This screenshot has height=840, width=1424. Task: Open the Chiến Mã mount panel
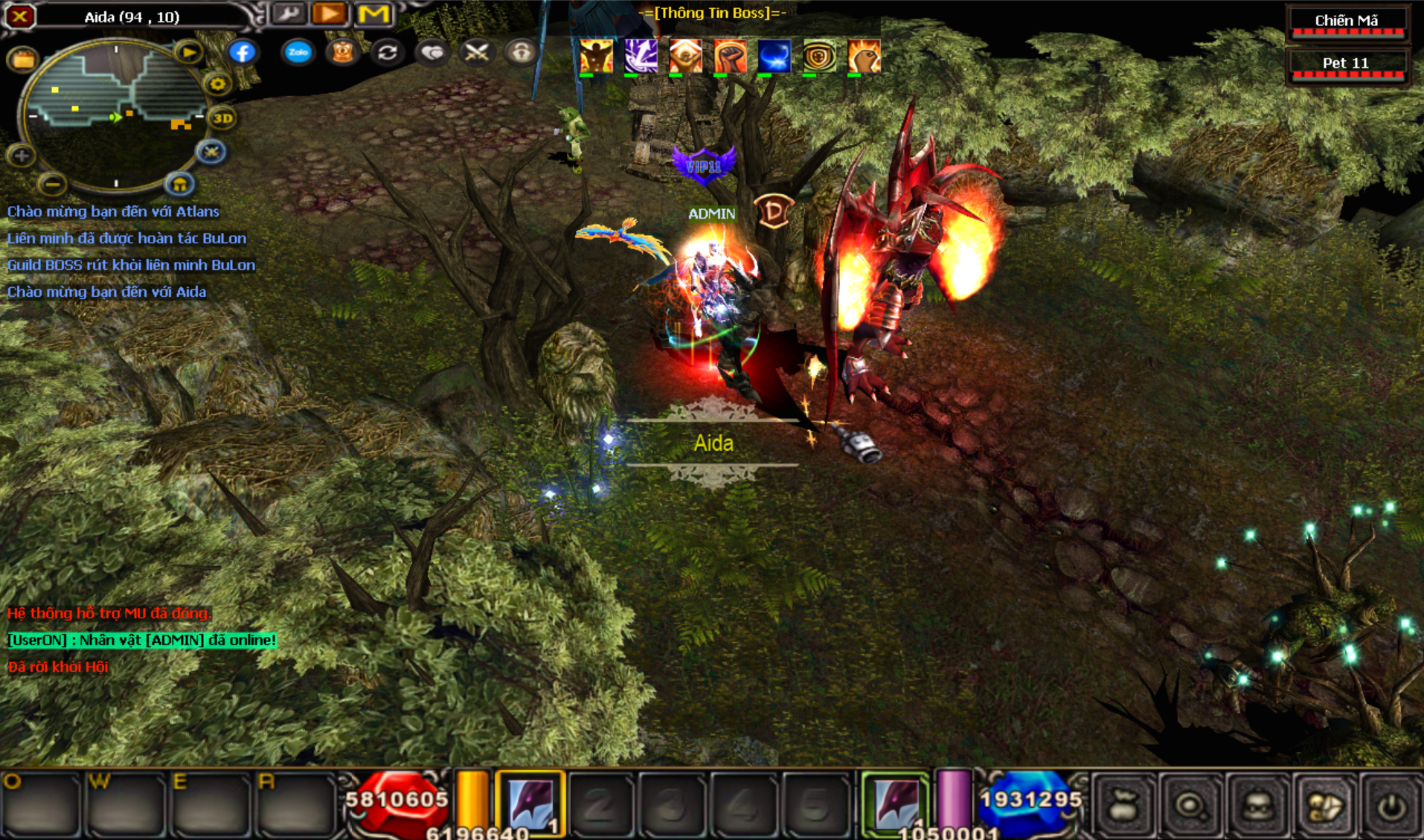[x=1347, y=22]
